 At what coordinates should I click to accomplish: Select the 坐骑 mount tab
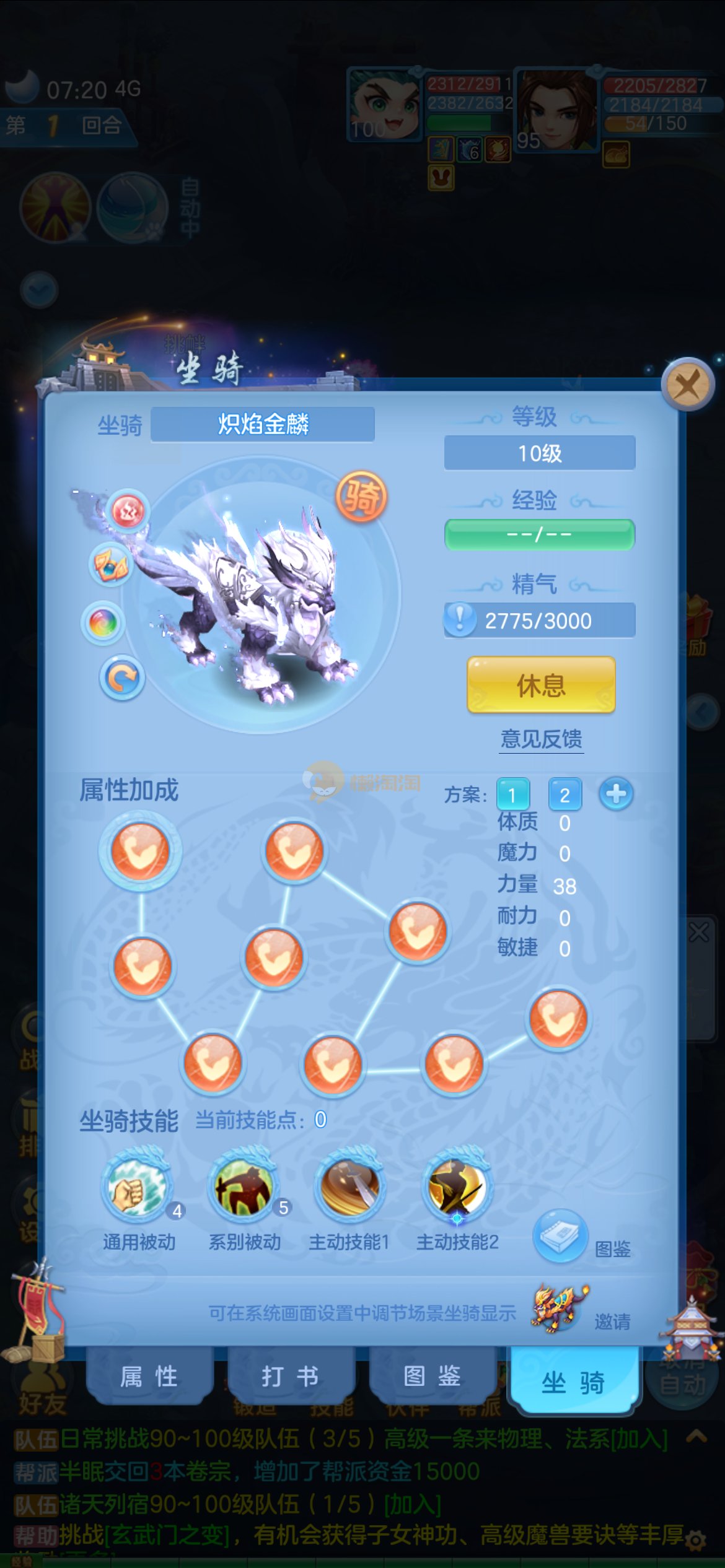tap(573, 1382)
